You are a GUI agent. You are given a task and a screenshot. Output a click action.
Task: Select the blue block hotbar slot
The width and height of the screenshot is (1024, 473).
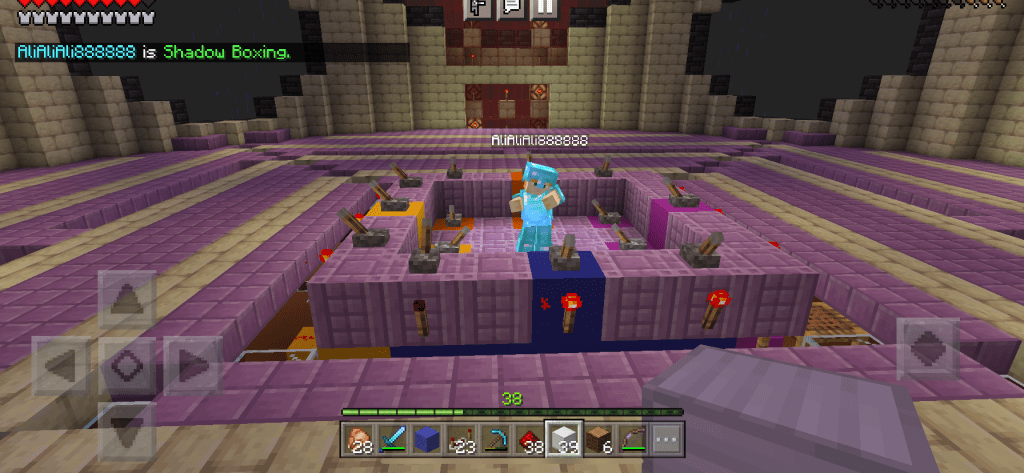(425, 438)
